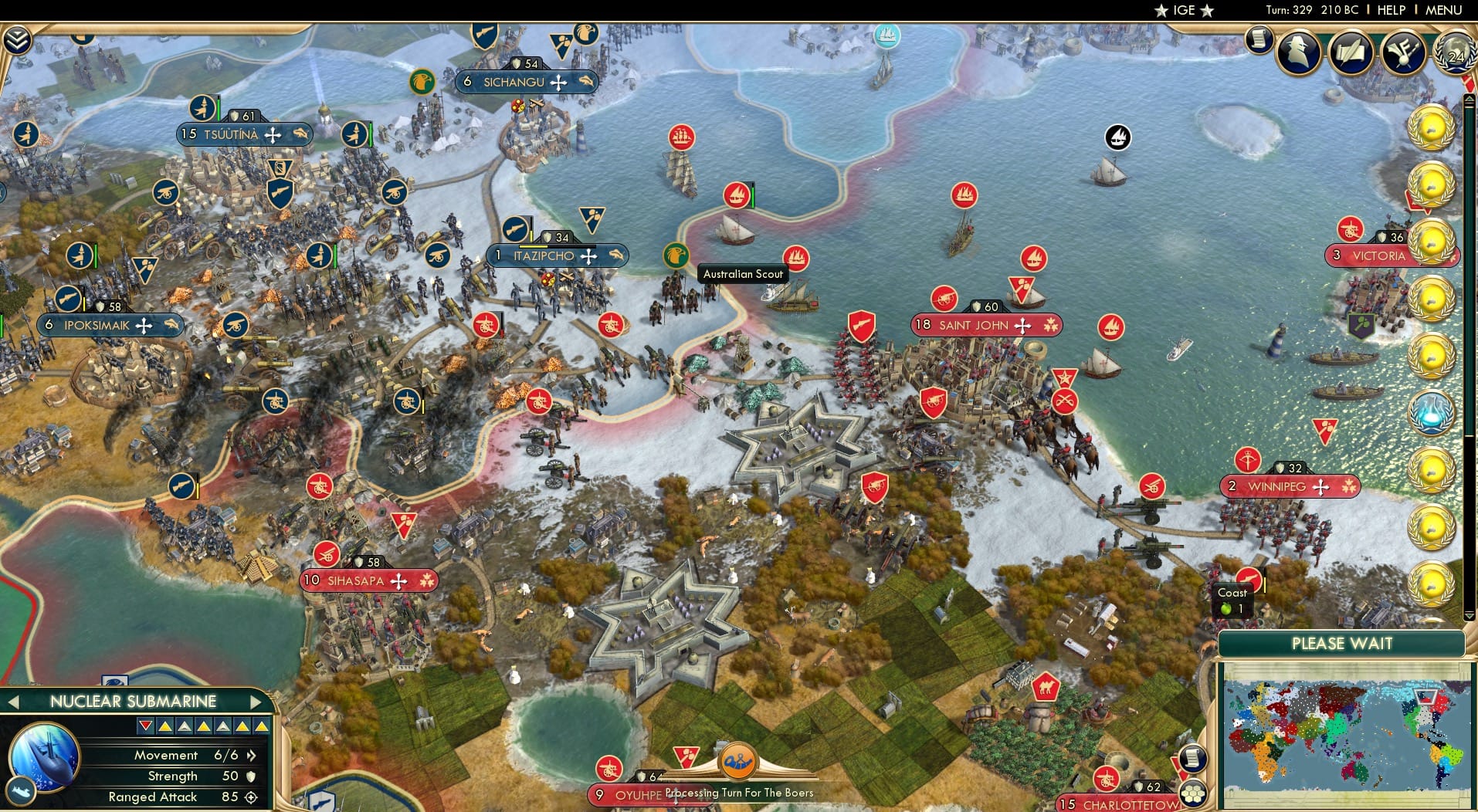Viewport: 1478px width, 812px height.
Task: Click the Ranged Attack crosshair icon
Action: [x=249, y=797]
